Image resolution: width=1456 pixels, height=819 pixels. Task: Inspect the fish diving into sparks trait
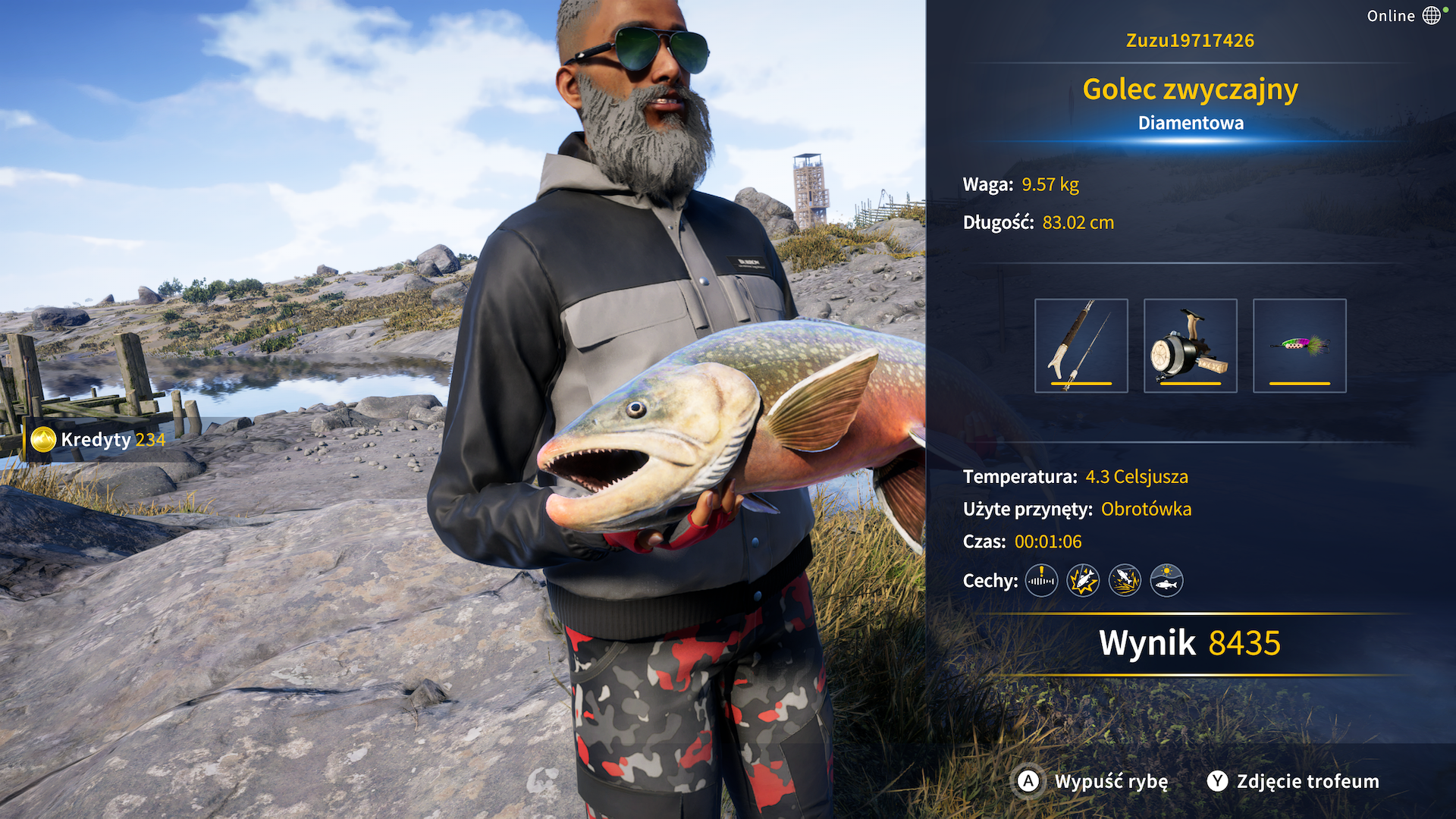[1125, 581]
